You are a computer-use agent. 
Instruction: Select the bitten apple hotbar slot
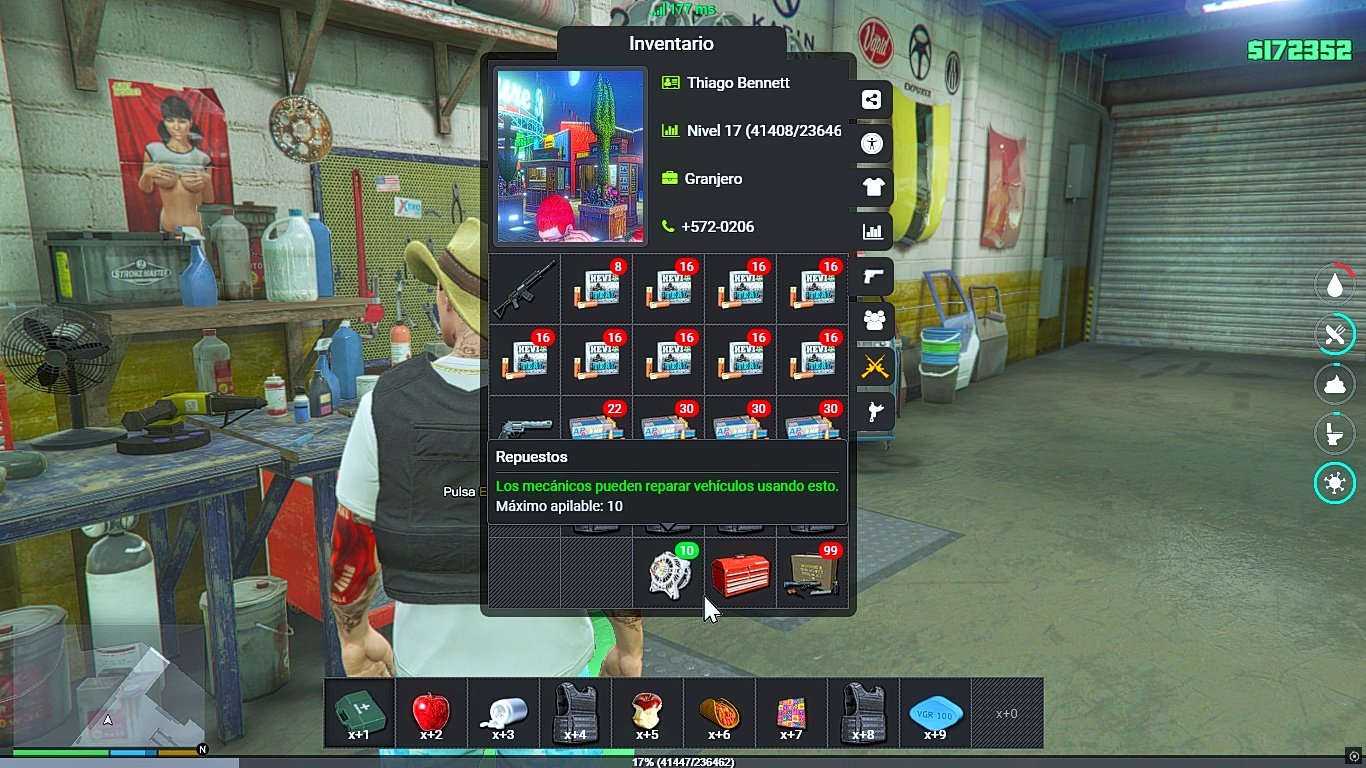(x=647, y=713)
